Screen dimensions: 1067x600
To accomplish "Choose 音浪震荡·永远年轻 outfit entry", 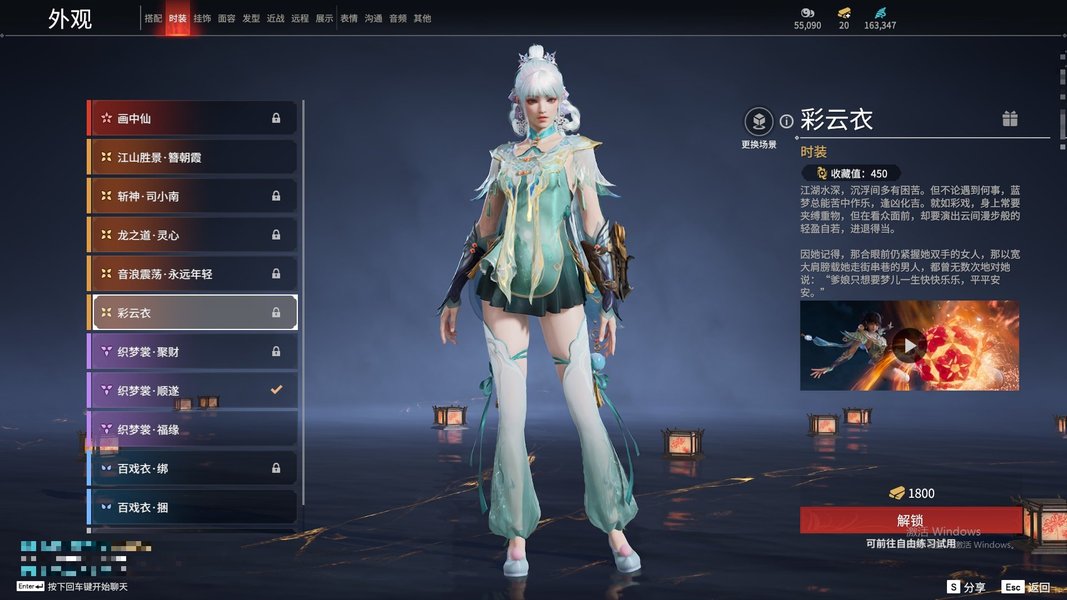I will (x=193, y=274).
